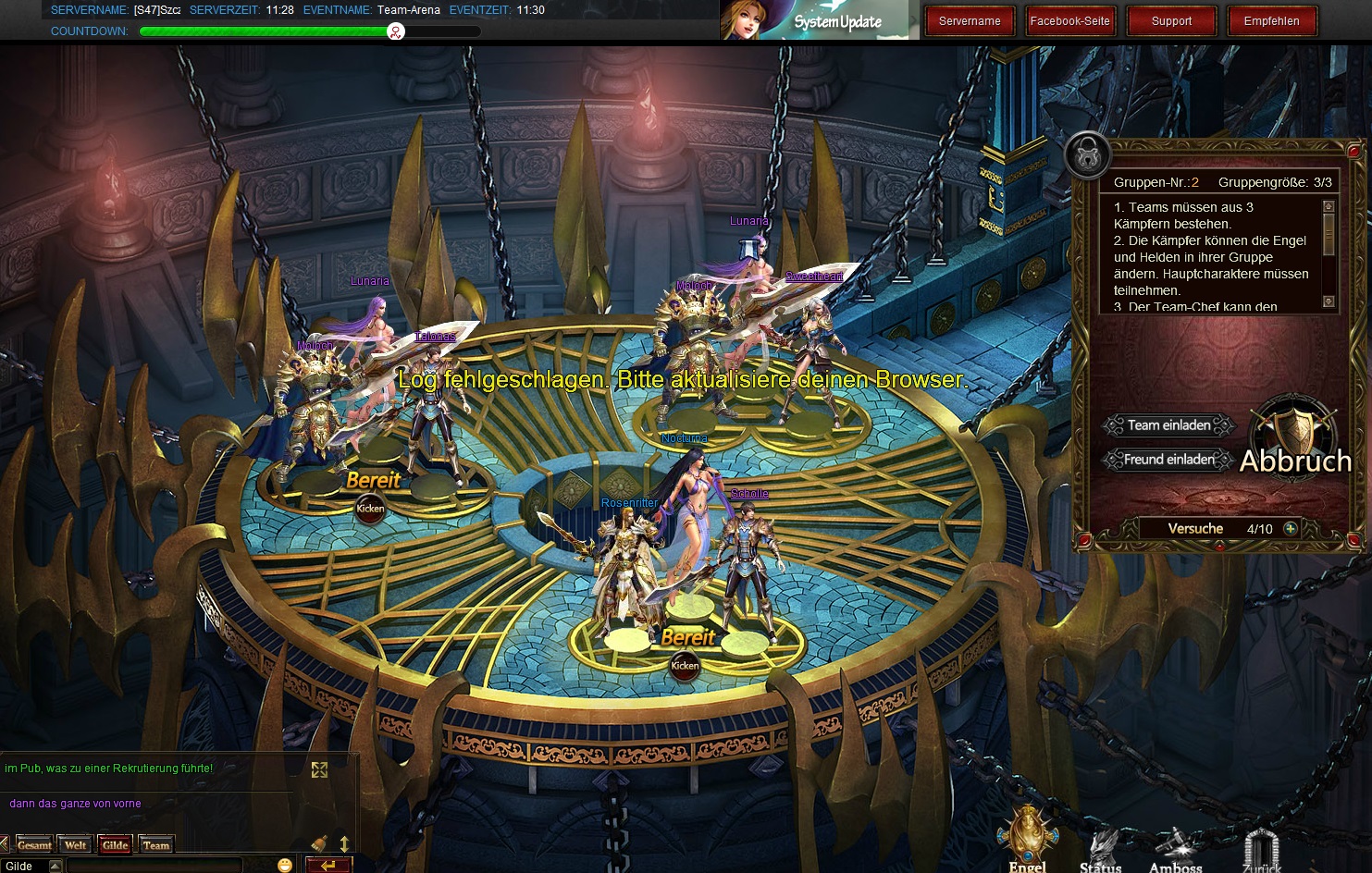The width and height of the screenshot is (1372, 873).
Task: Visit the Facebook-Seite link
Action: click(1069, 21)
